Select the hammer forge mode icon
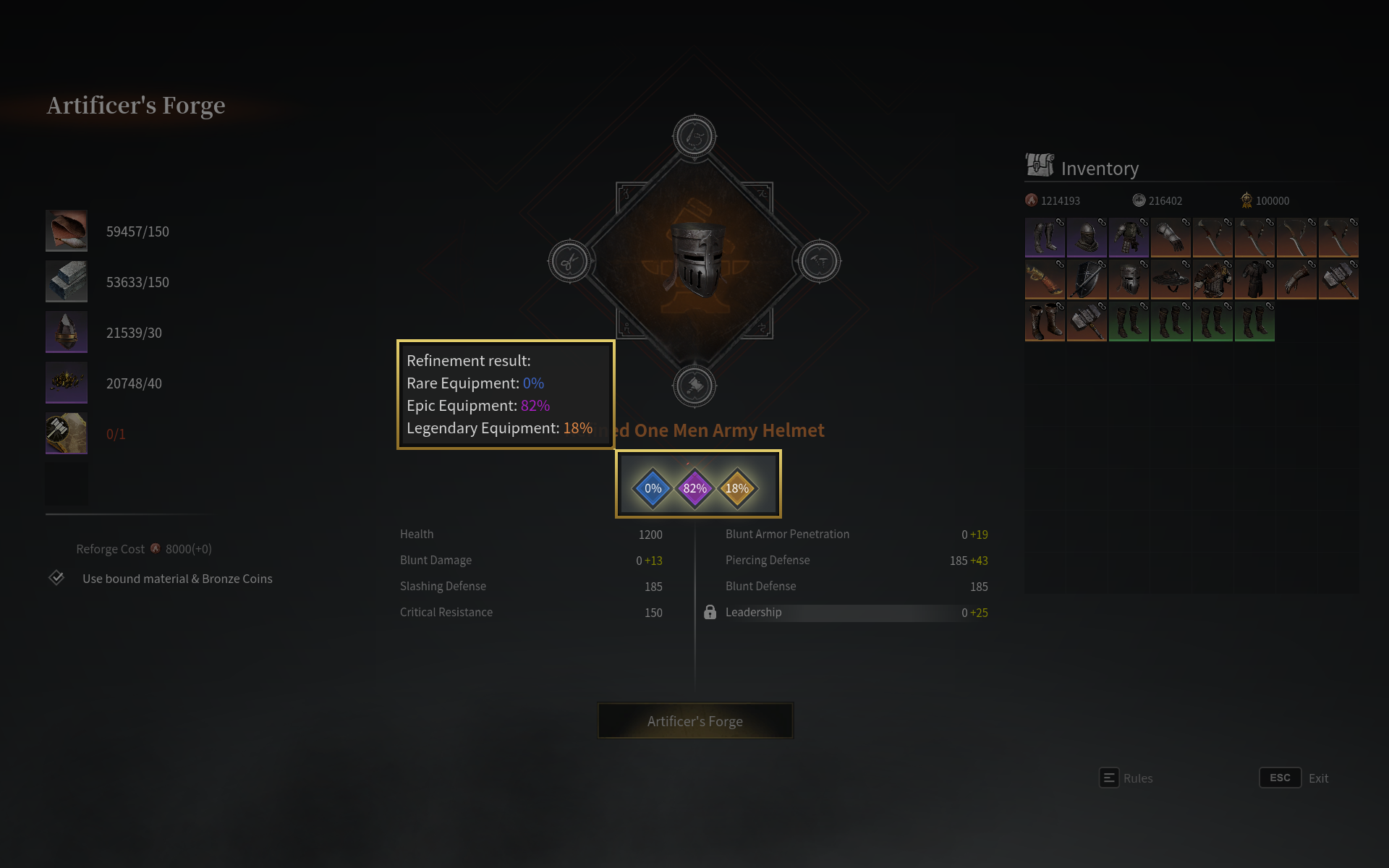The height and width of the screenshot is (868, 1389). (x=694, y=386)
